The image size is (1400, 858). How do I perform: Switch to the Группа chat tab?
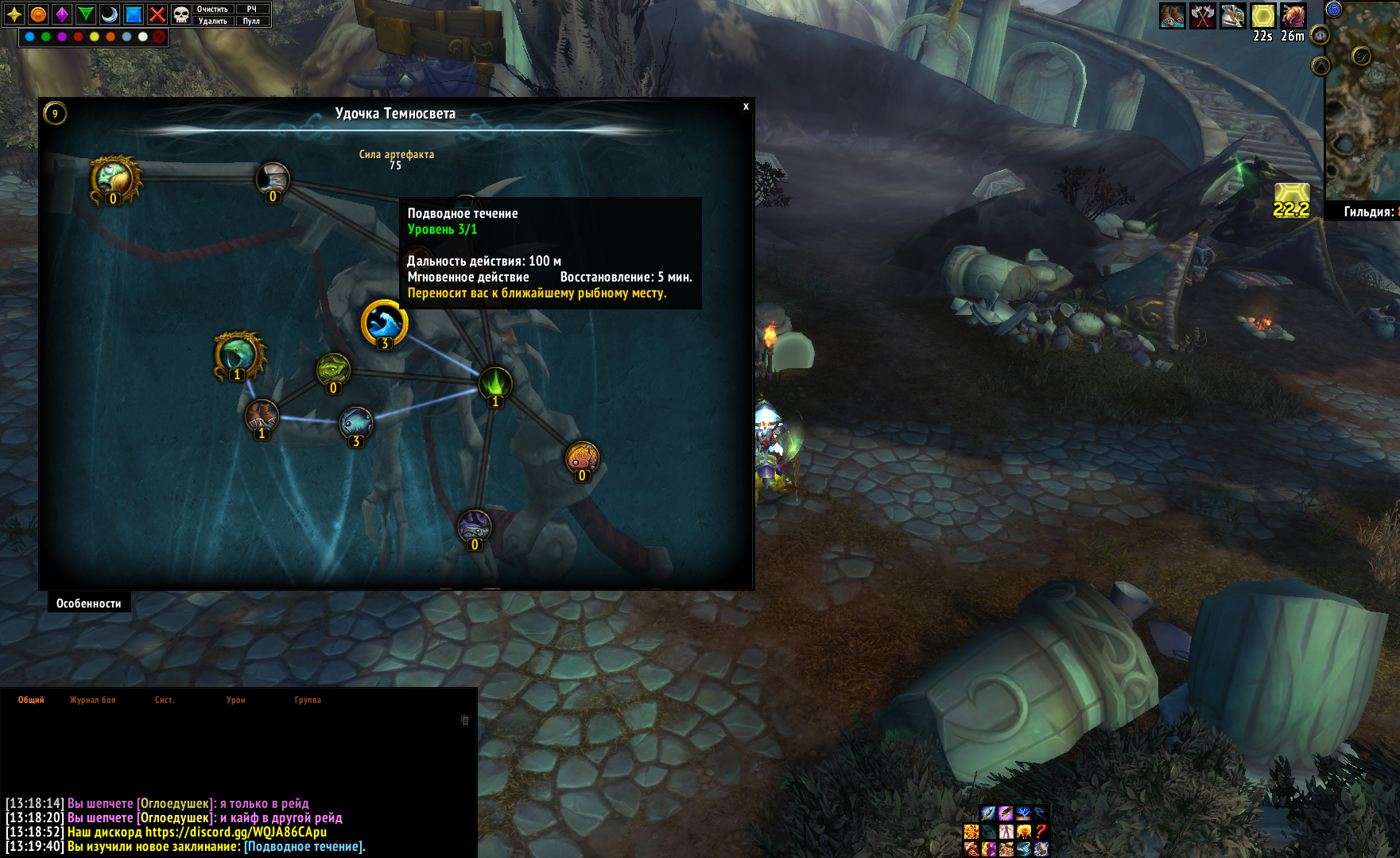[x=308, y=700]
